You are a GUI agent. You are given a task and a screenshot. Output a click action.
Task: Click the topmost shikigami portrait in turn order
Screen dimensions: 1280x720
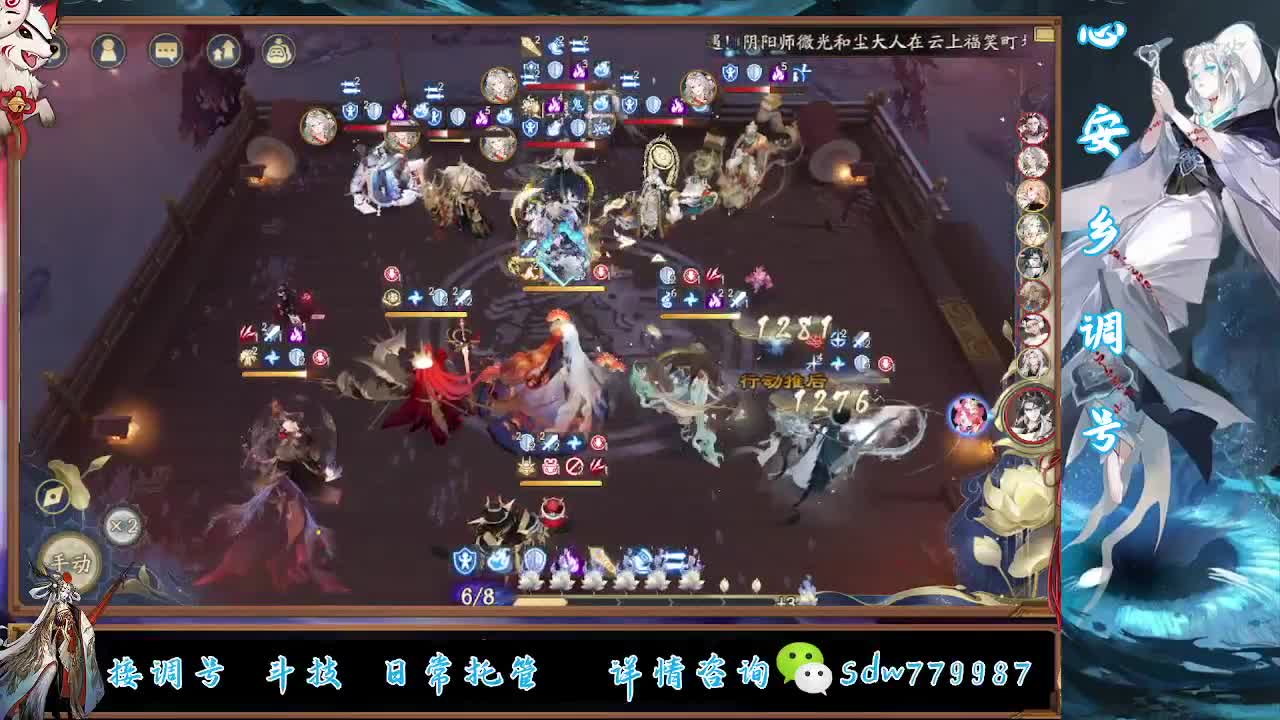[x=1033, y=128]
